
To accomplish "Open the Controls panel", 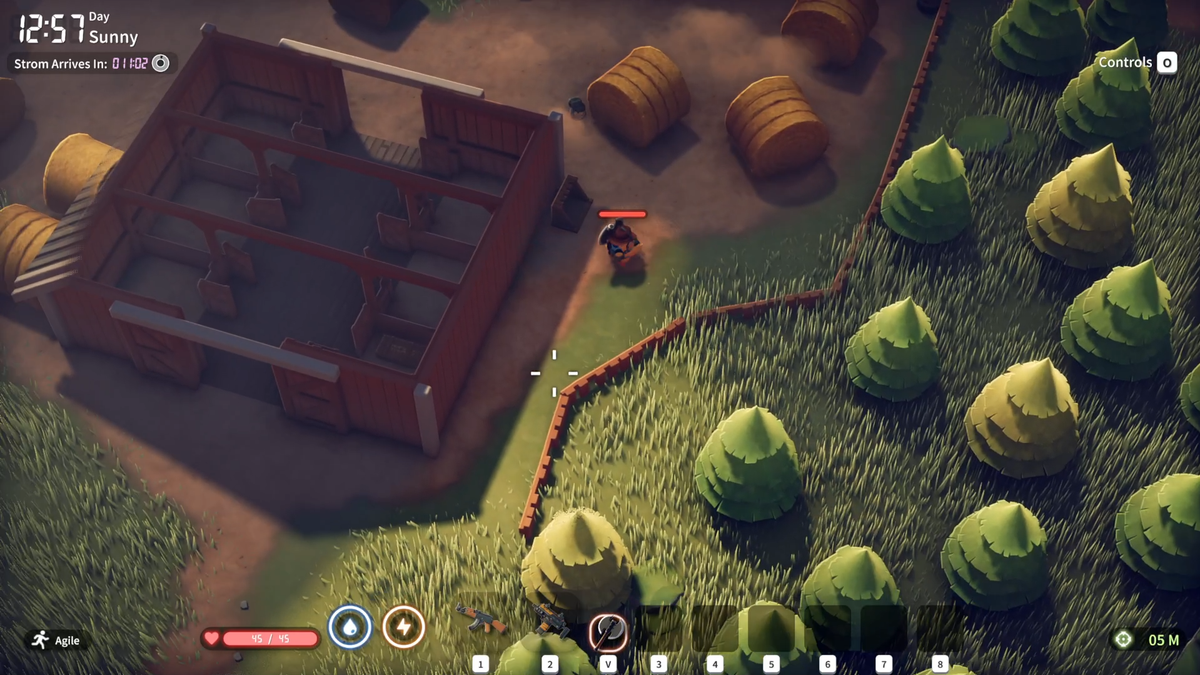I will click(x=1137, y=62).
